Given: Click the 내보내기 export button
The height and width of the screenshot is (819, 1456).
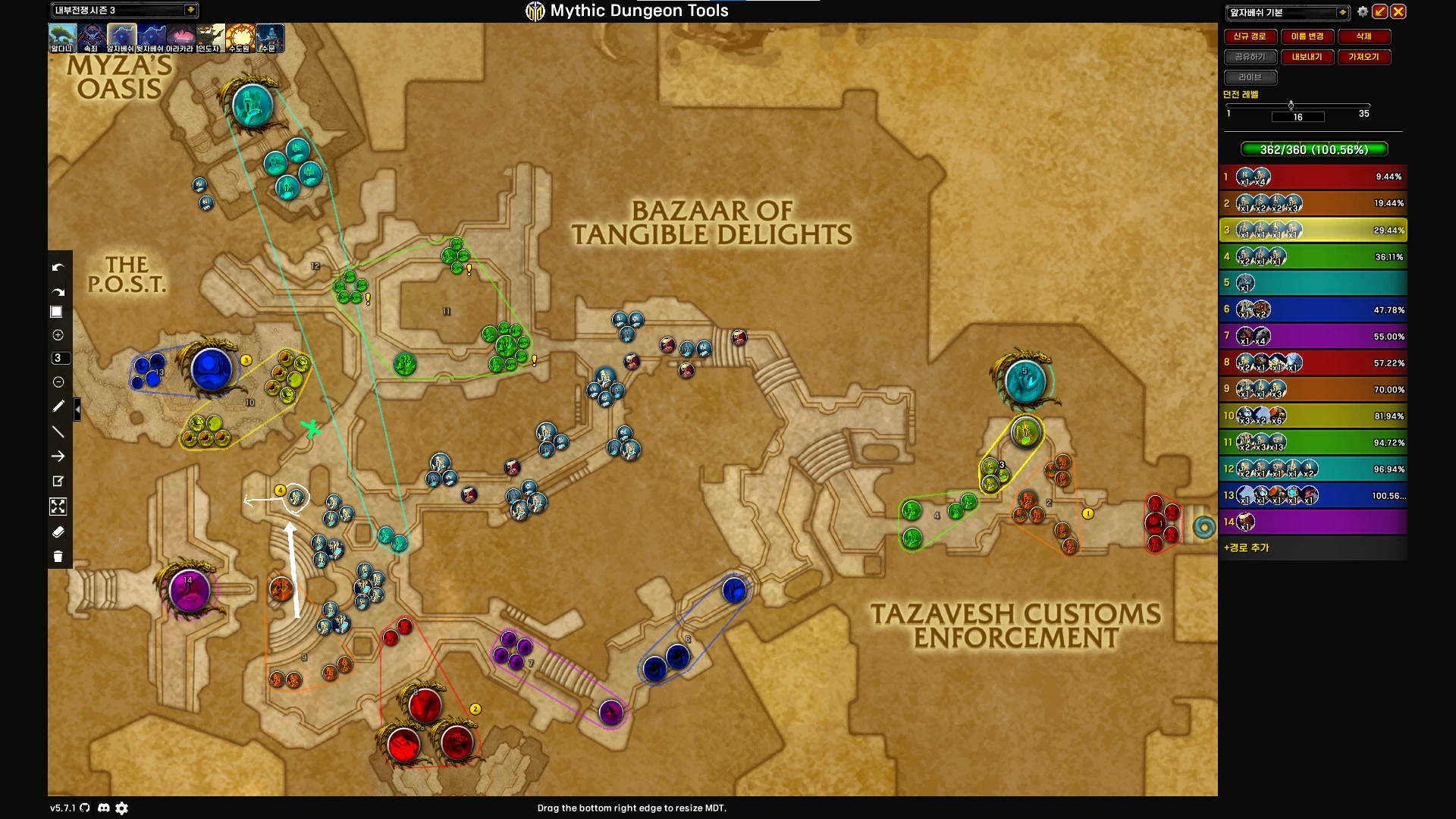Looking at the screenshot, I should 1307,57.
